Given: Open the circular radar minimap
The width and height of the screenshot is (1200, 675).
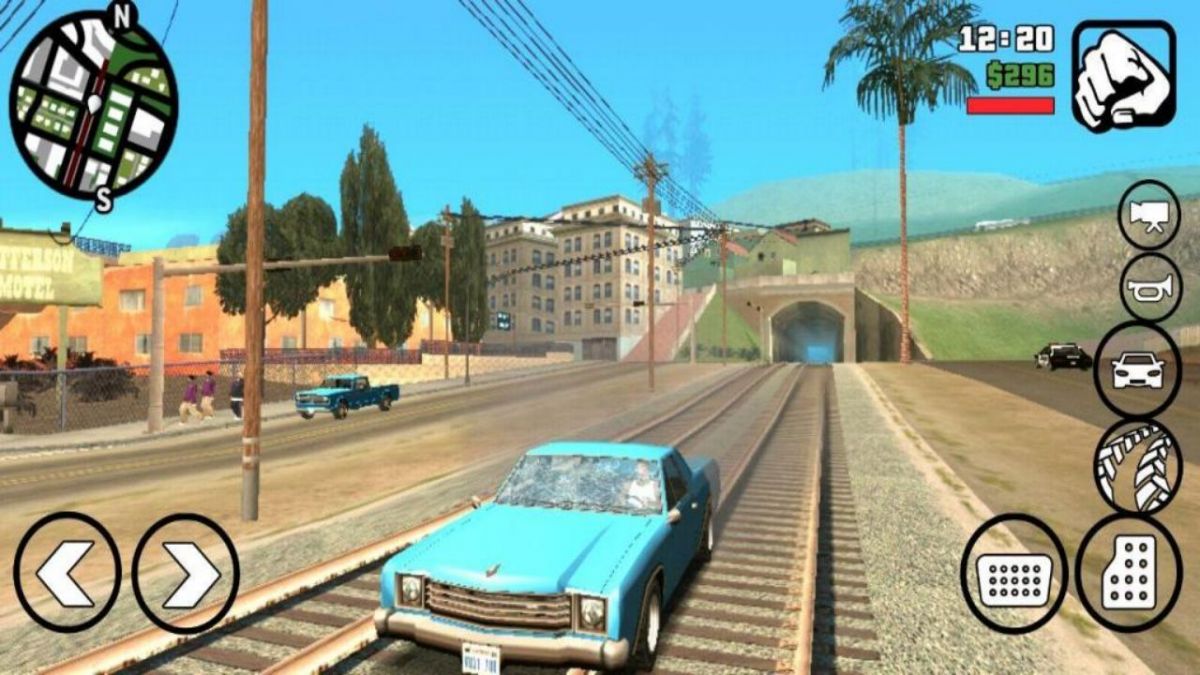Looking at the screenshot, I should (93, 103).
